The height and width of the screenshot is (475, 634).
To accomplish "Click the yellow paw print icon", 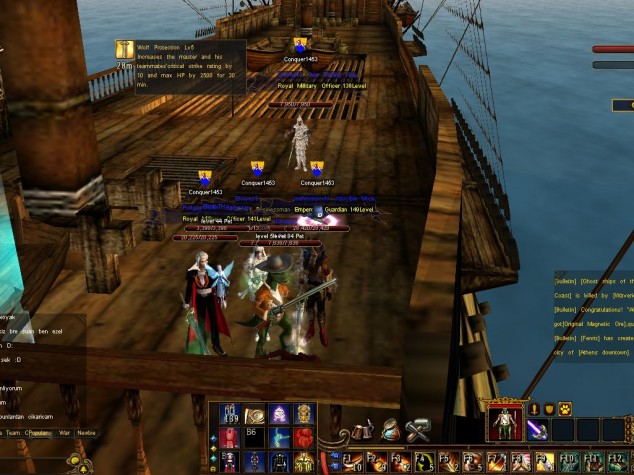I will tap(564, 408).
